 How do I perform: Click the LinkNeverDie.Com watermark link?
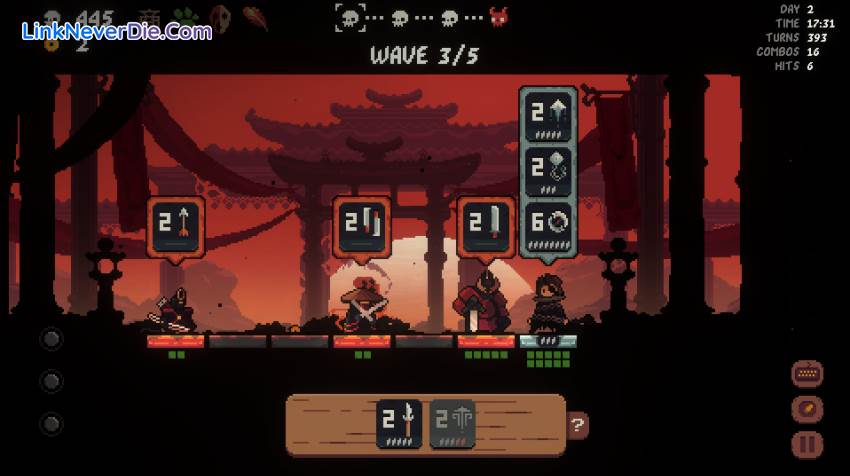[116, 31]
